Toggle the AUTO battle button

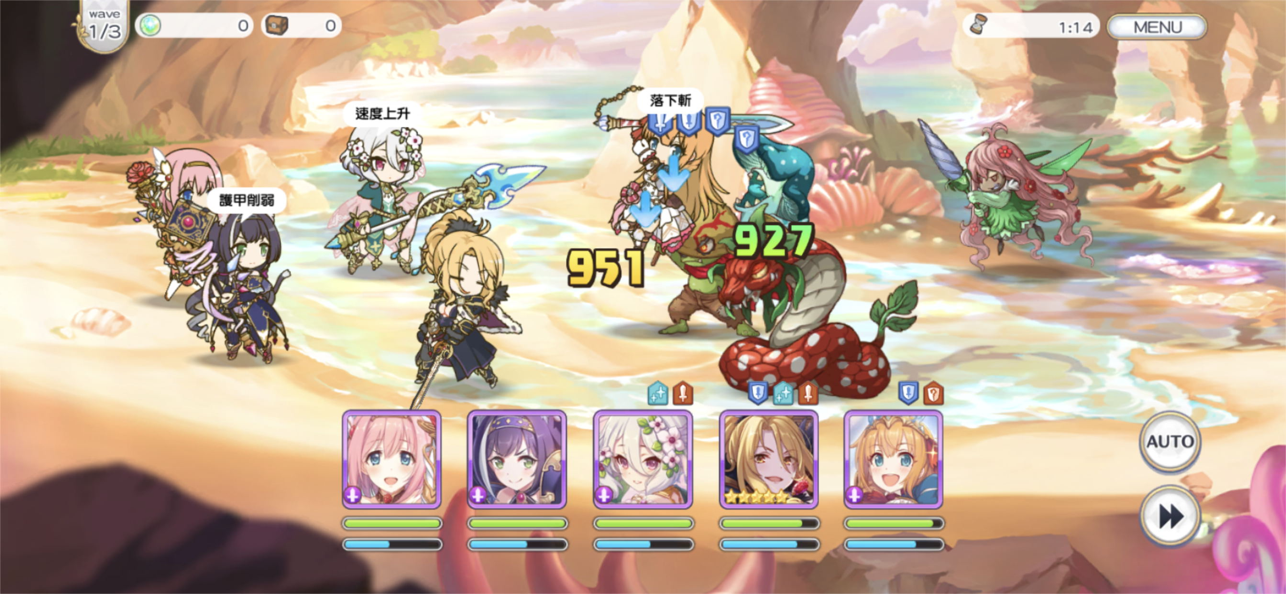1170,442
